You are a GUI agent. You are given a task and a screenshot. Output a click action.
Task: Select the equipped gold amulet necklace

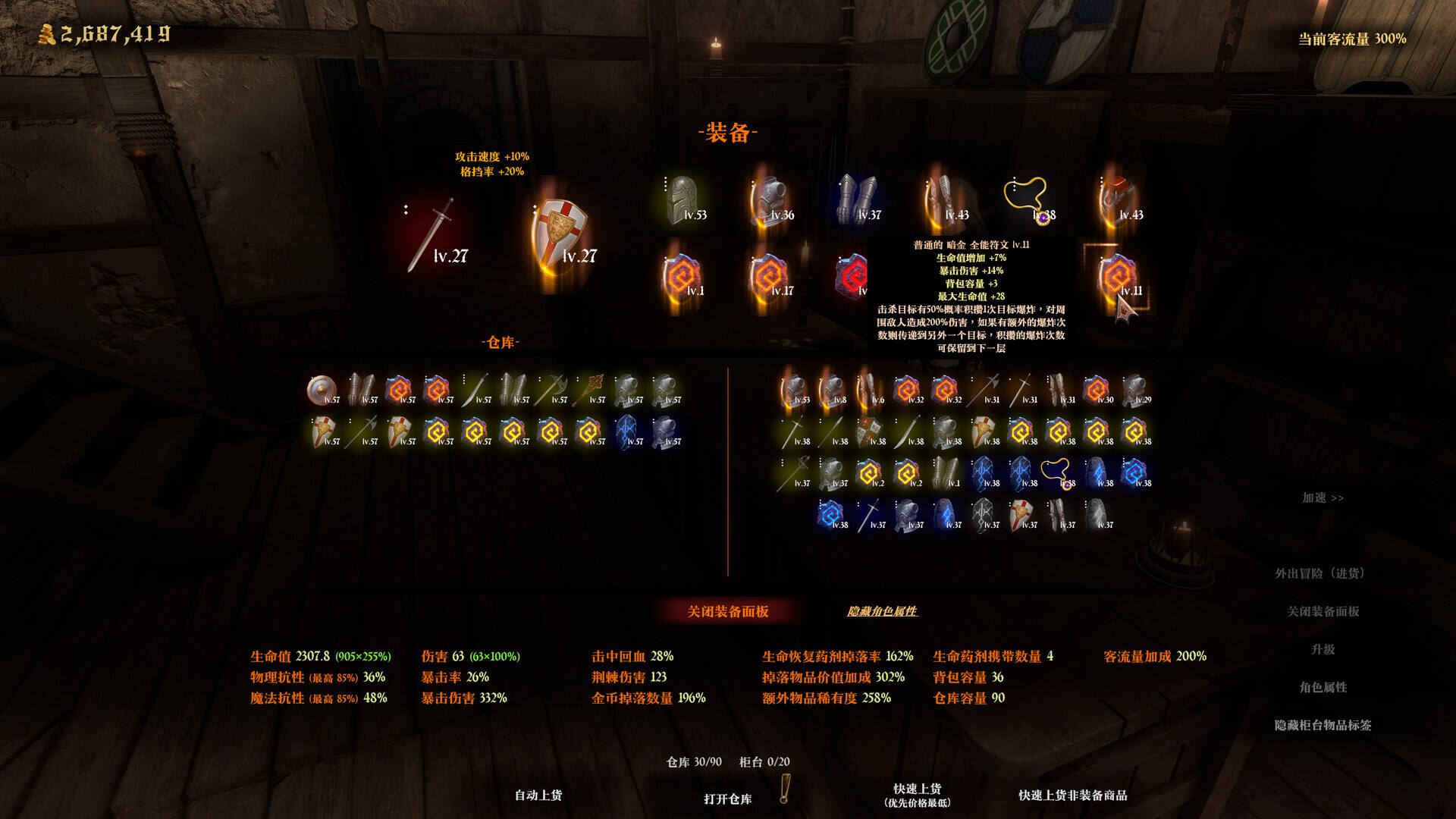[1029, 201]
